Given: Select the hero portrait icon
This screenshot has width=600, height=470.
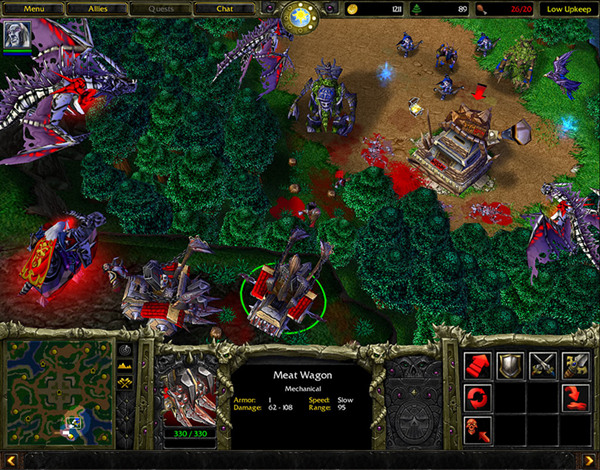Looking at the screenshot, I should tap(16, 33).
